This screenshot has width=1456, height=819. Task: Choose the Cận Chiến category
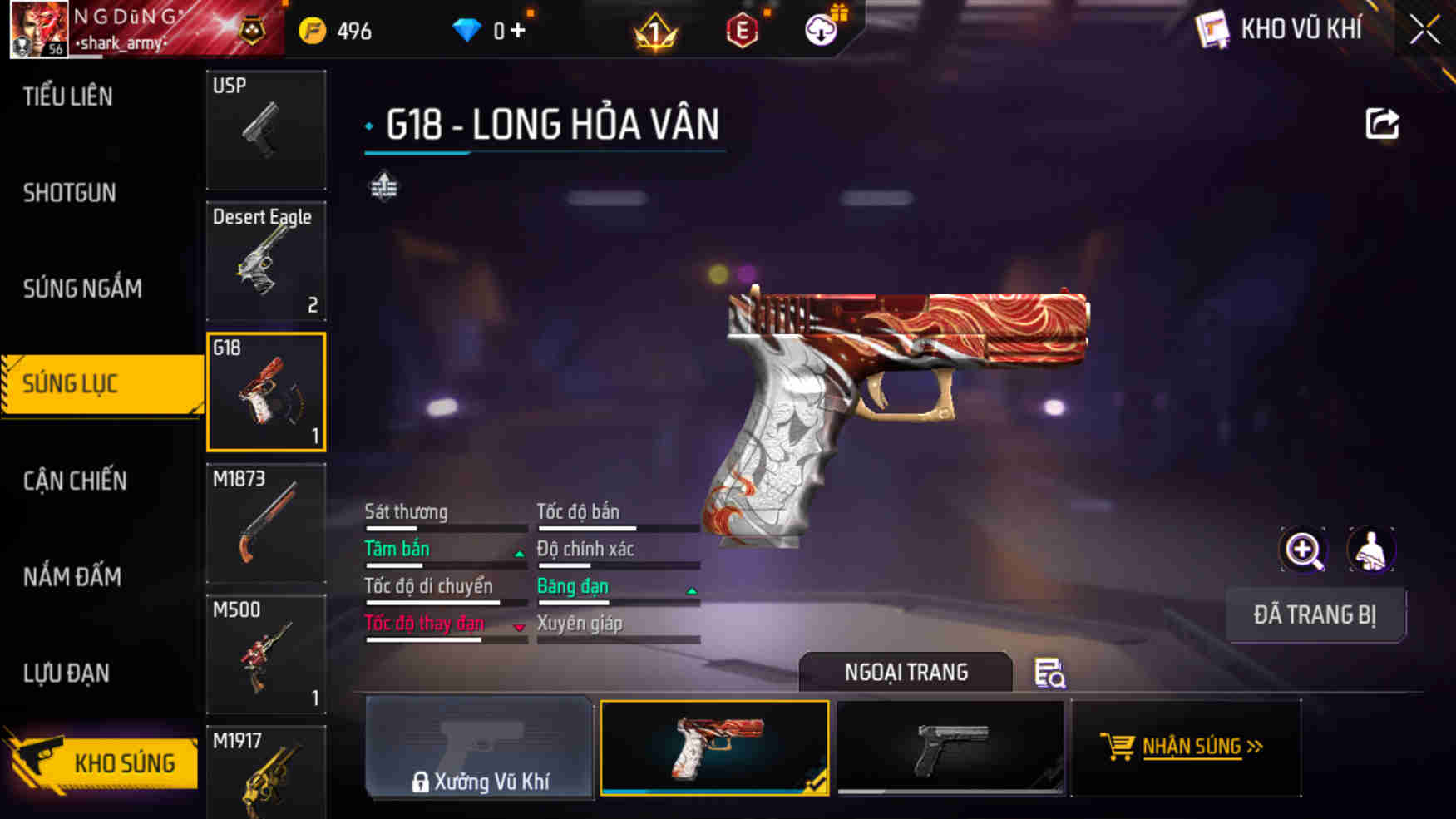pos(75,481)
